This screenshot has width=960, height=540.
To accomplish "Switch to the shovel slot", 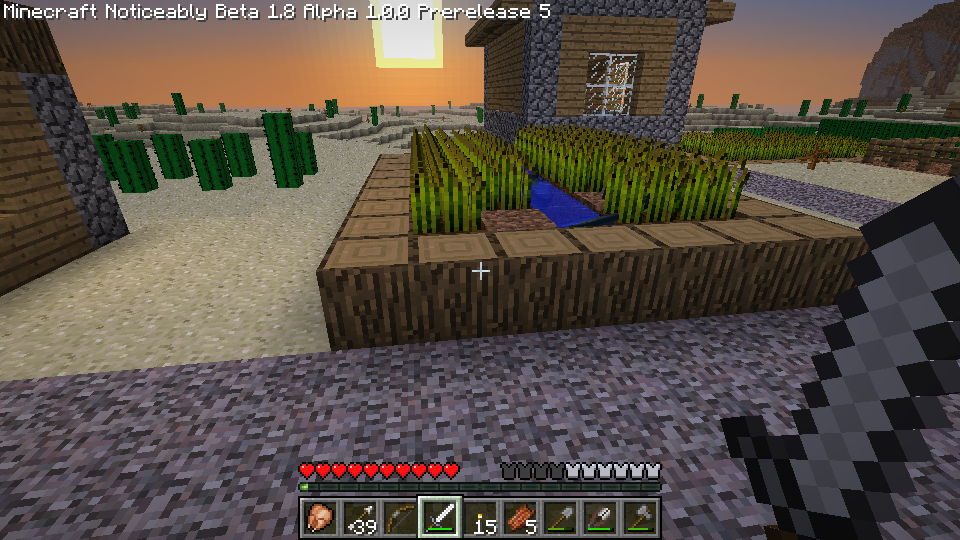I will (559, 517).
